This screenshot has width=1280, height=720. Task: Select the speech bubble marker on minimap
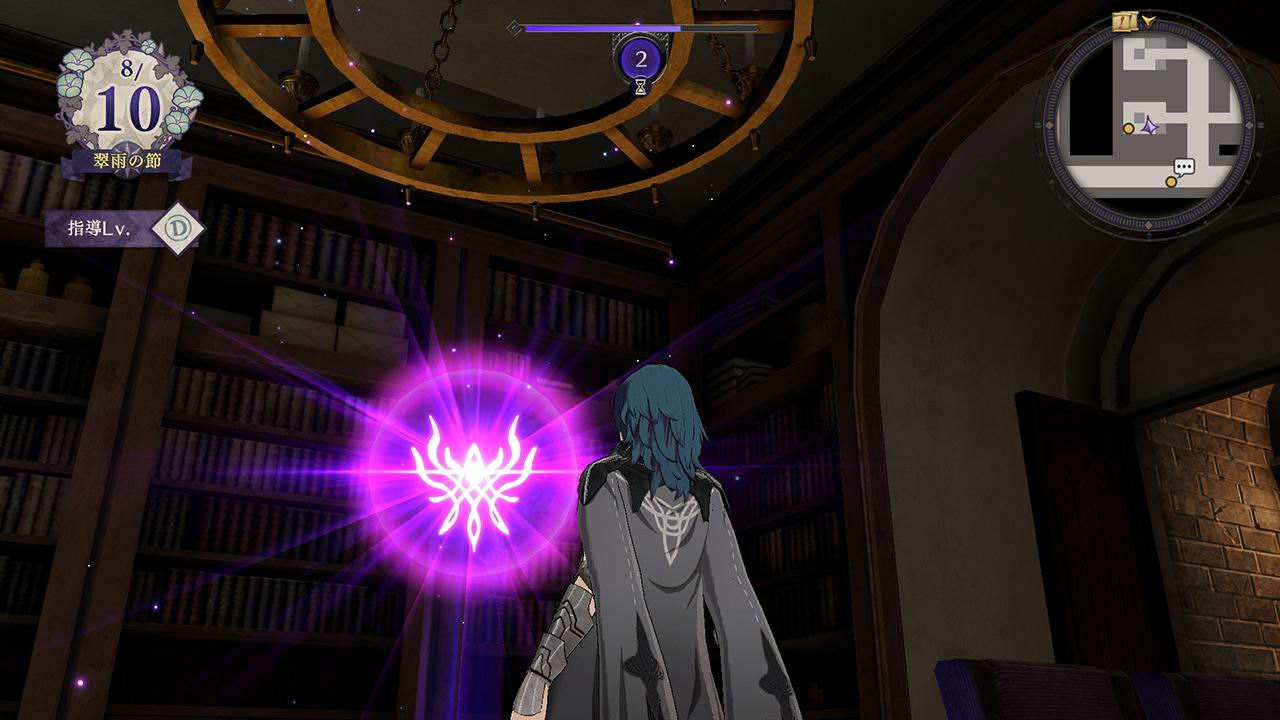tap(1184, 167)
